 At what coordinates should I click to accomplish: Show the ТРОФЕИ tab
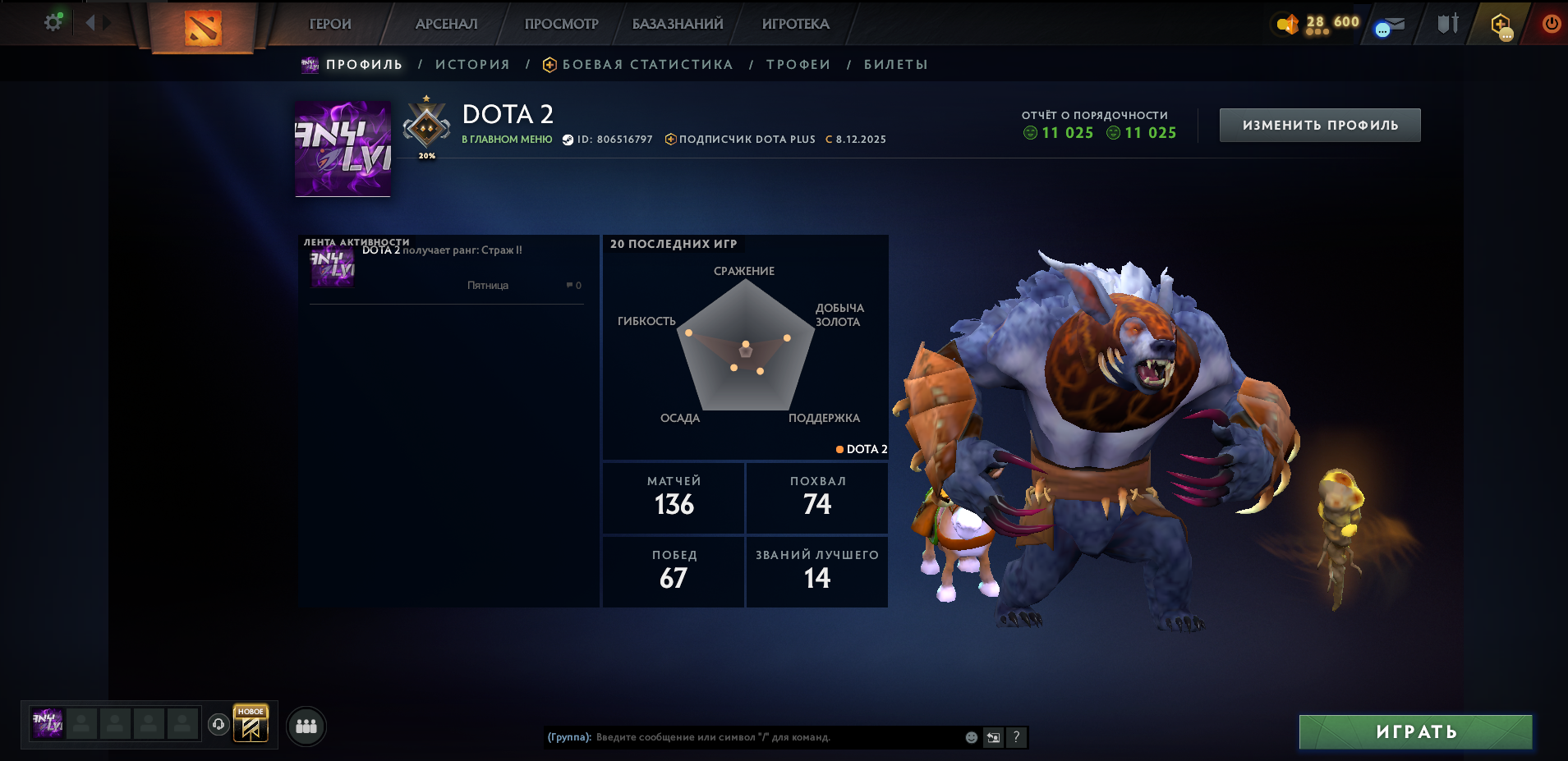798,65
